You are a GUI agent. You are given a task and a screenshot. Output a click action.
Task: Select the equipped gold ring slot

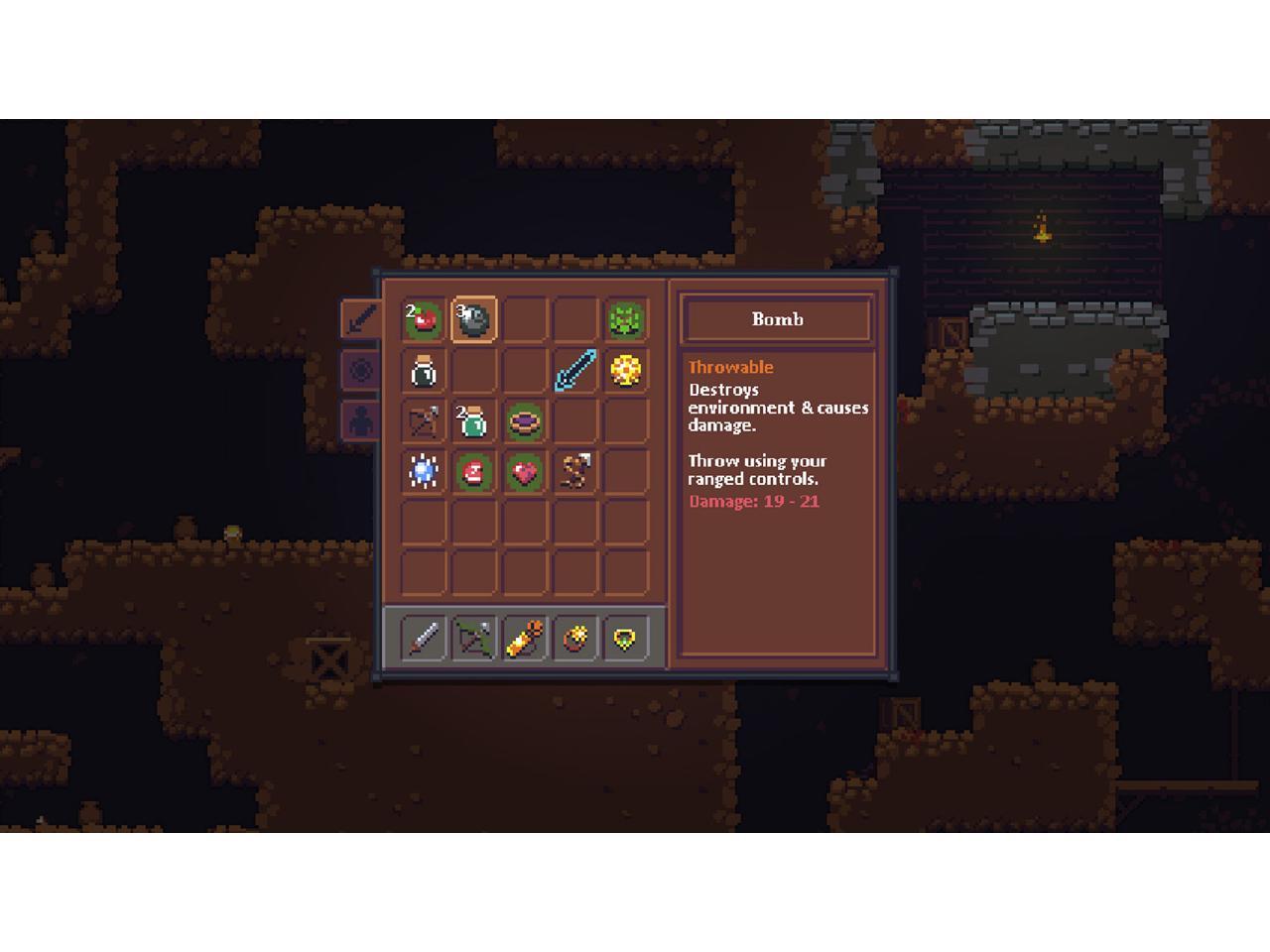[575, 638]
